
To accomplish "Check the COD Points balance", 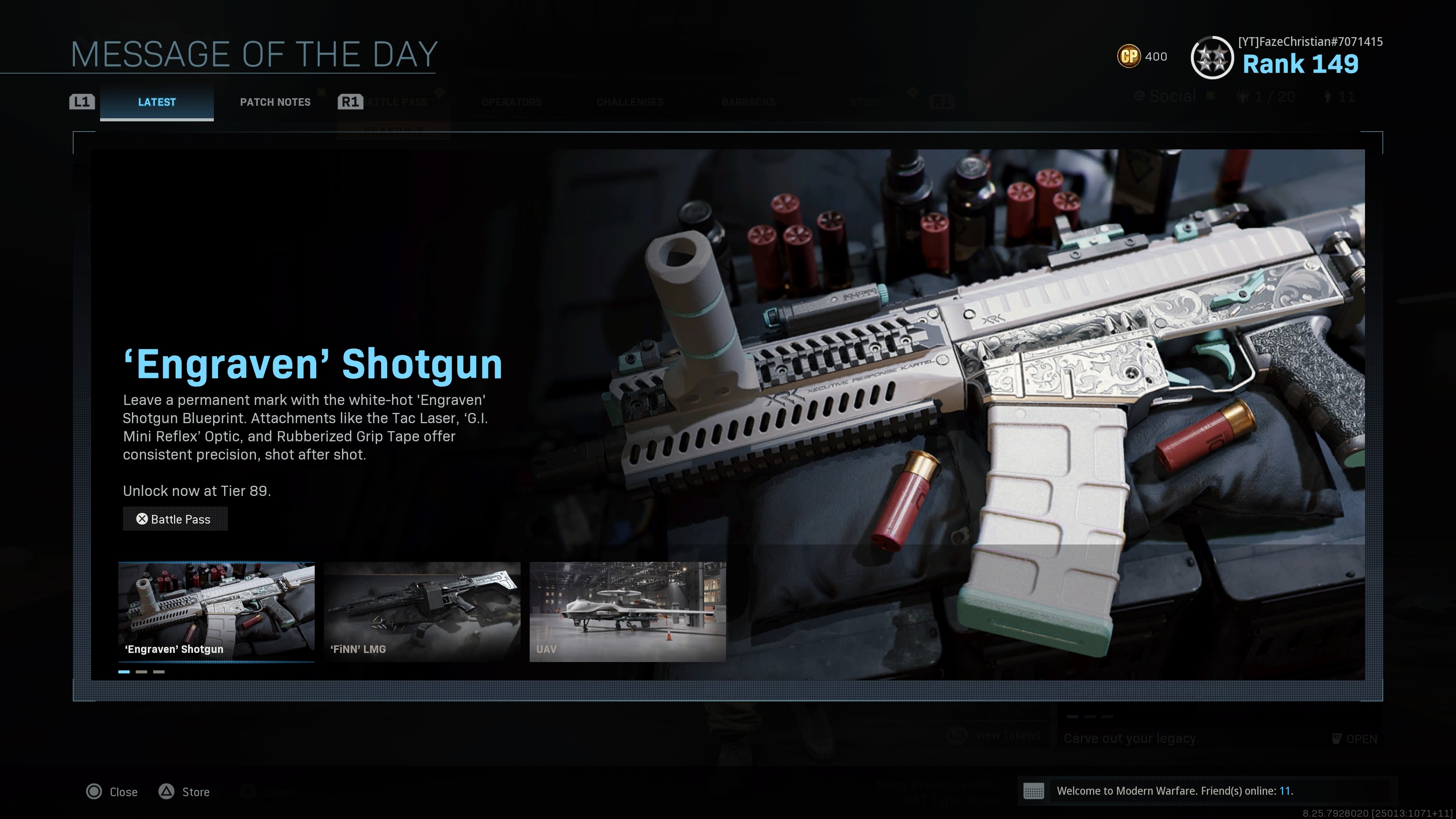I will (x=1142, y=56).
